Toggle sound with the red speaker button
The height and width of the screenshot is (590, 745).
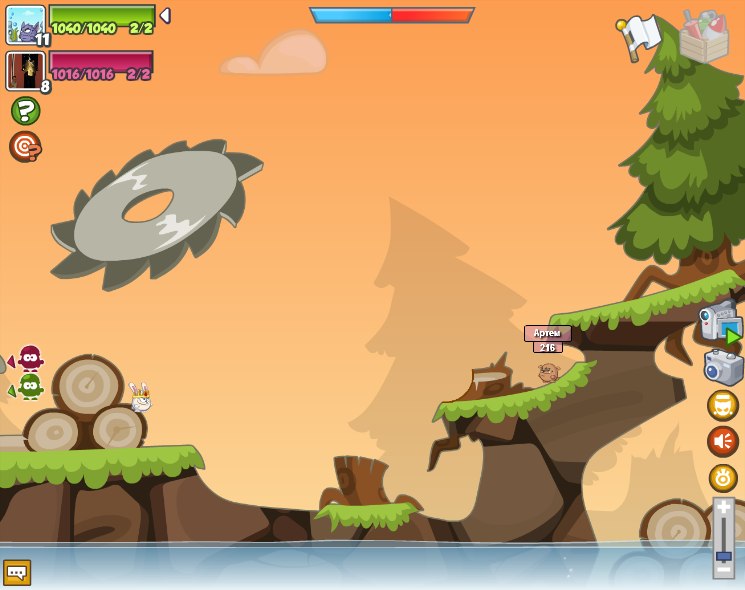723,441
